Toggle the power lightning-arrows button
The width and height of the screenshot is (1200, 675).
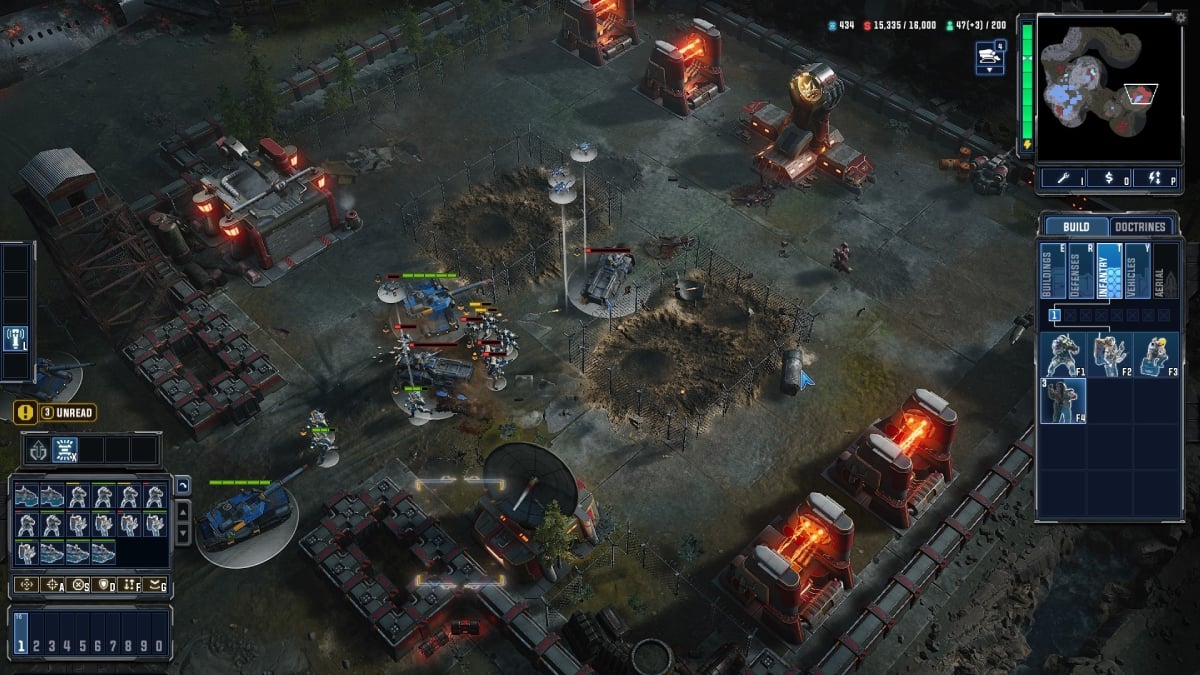point(1152,178)
